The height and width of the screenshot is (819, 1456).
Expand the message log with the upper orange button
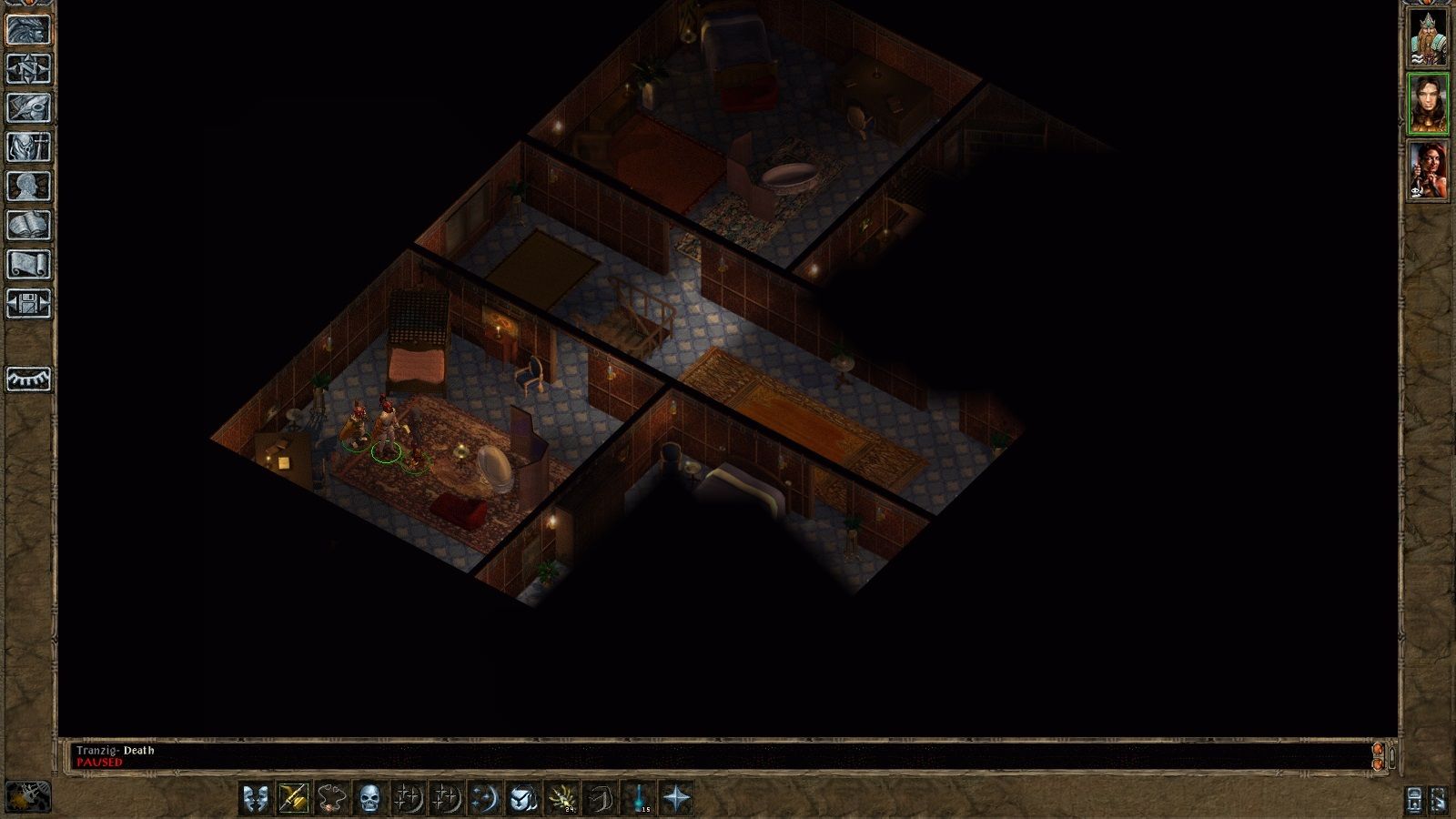pyautogui.click(x=1378, y=749)
